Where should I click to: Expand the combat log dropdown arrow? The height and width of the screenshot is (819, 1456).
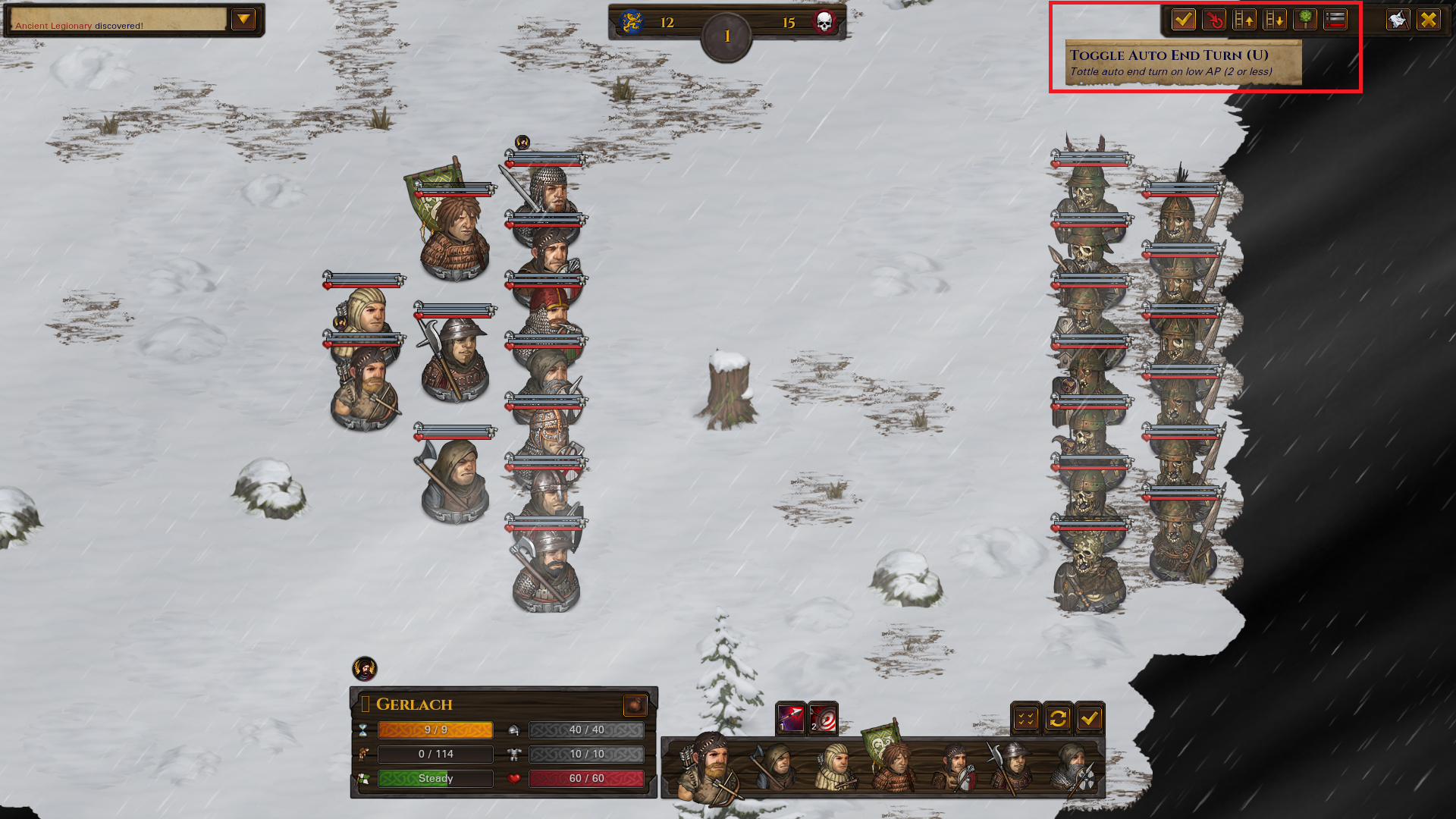[x=243, y=20]
